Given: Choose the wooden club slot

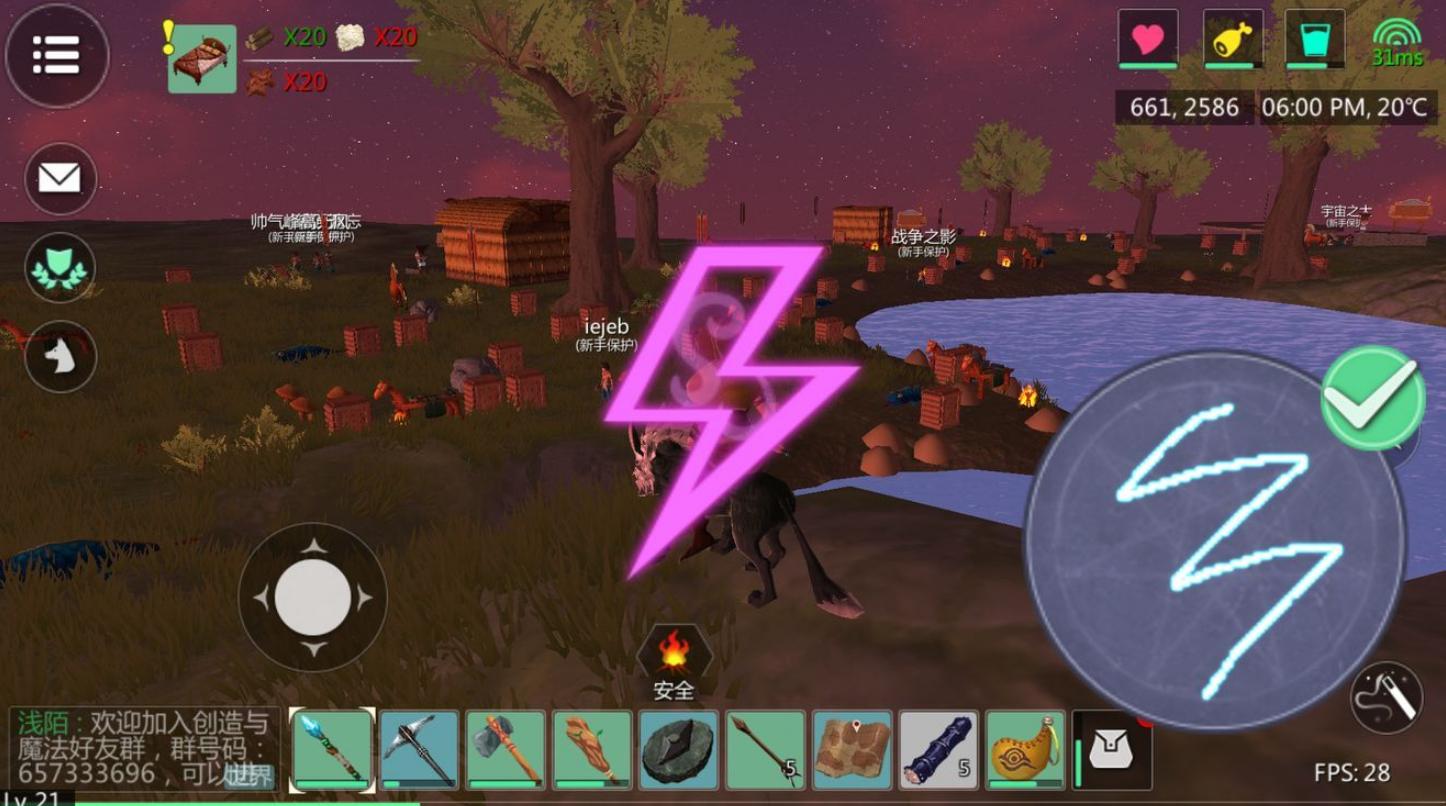Looking at the screenshot, I should (592, 749).
